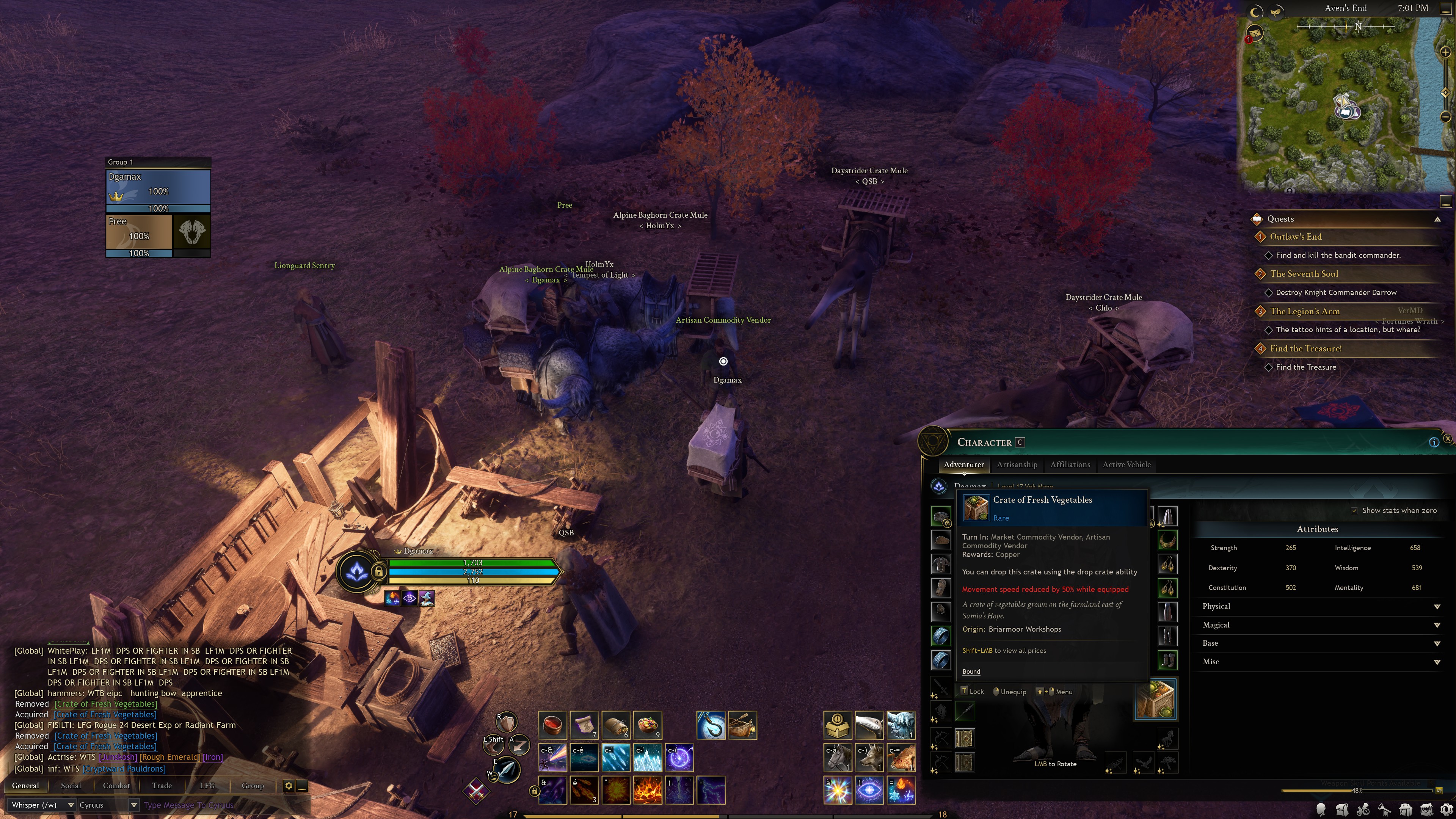Open the Outlaw's End quest entry
Screen dimensions: 1456x819
tap(1296, 237)
